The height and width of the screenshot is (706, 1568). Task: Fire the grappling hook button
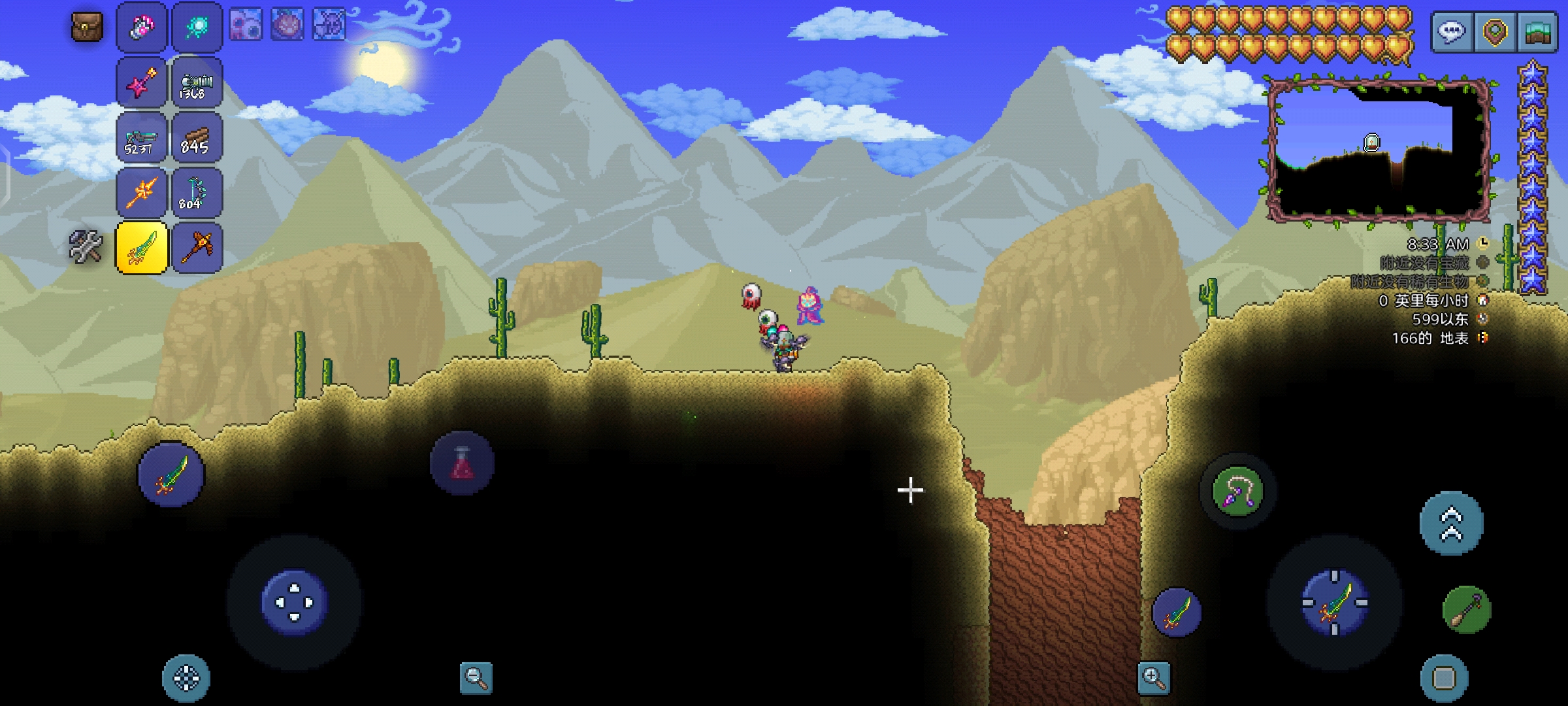coord(1237,491)
